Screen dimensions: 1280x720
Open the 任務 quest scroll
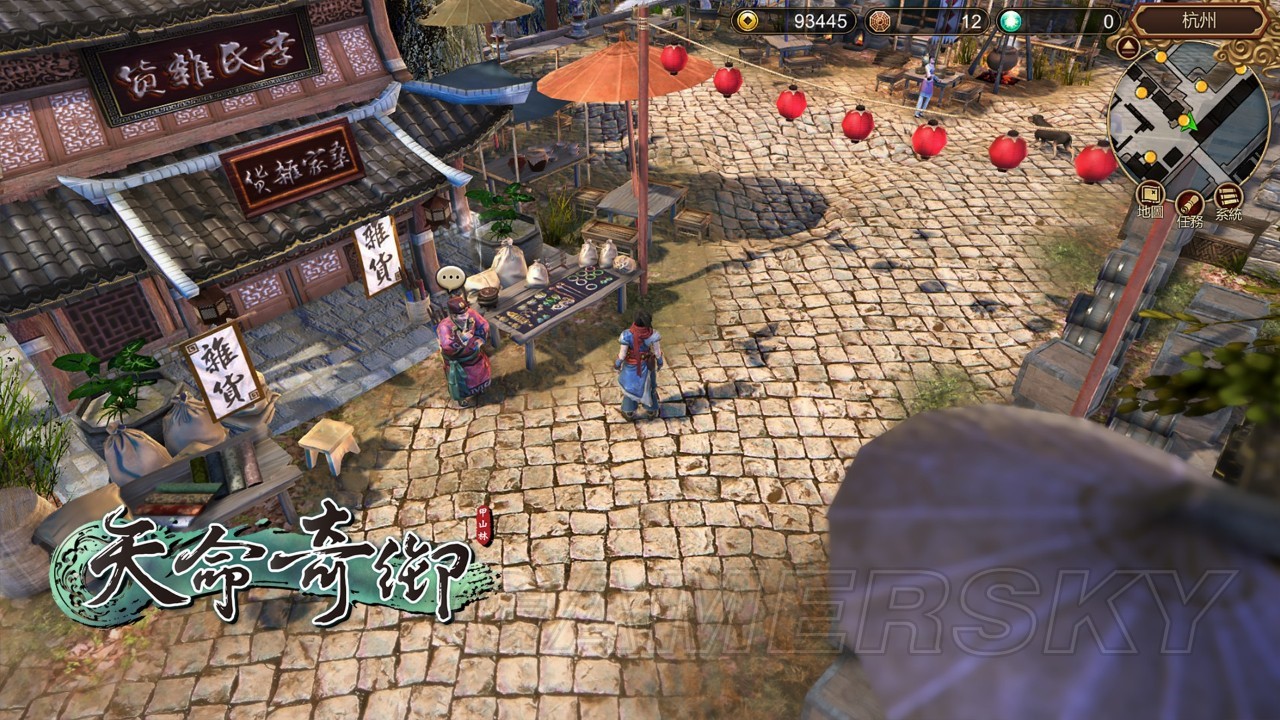tap(1189, 204)
